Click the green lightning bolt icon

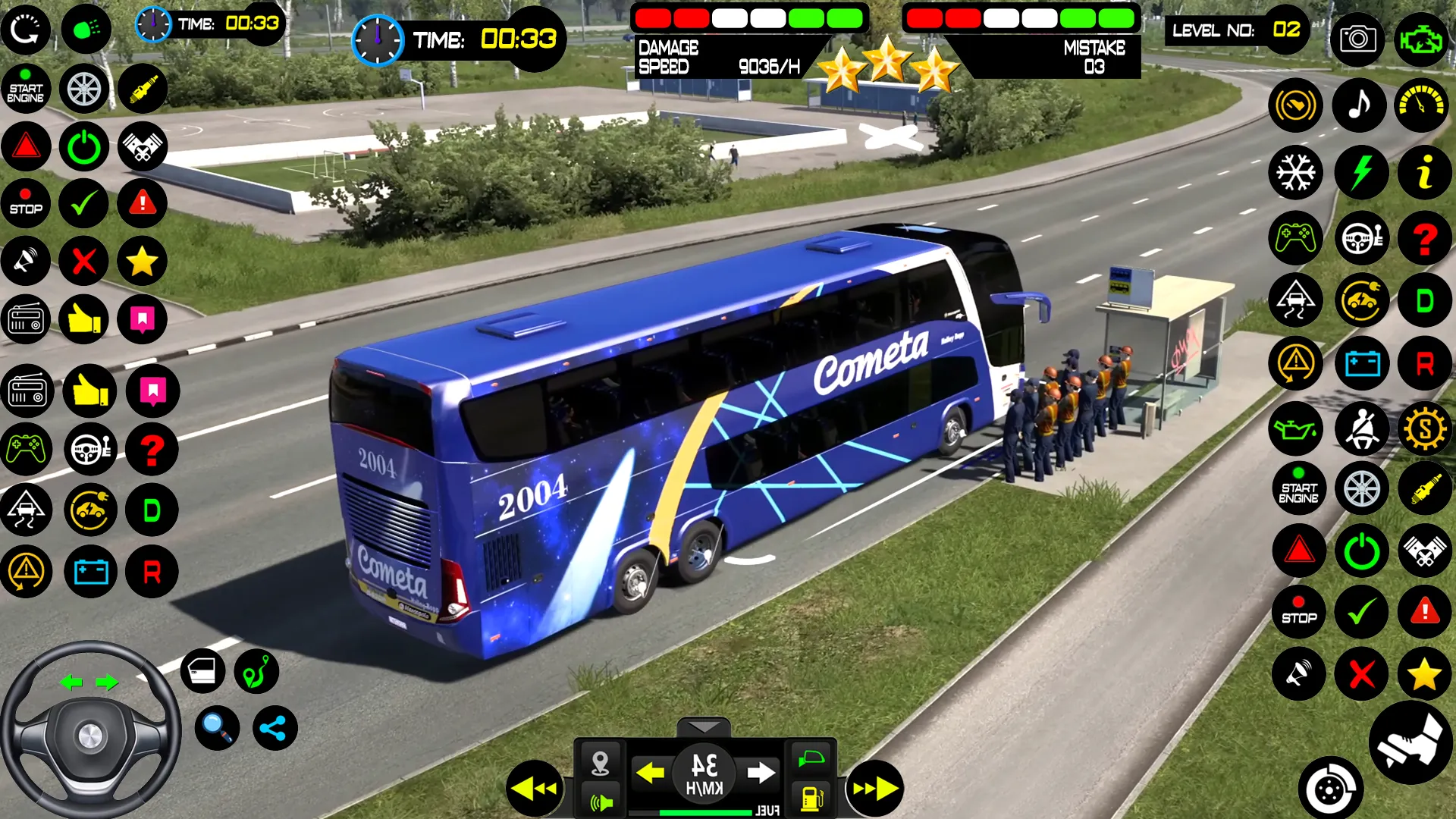point(1361,172)
